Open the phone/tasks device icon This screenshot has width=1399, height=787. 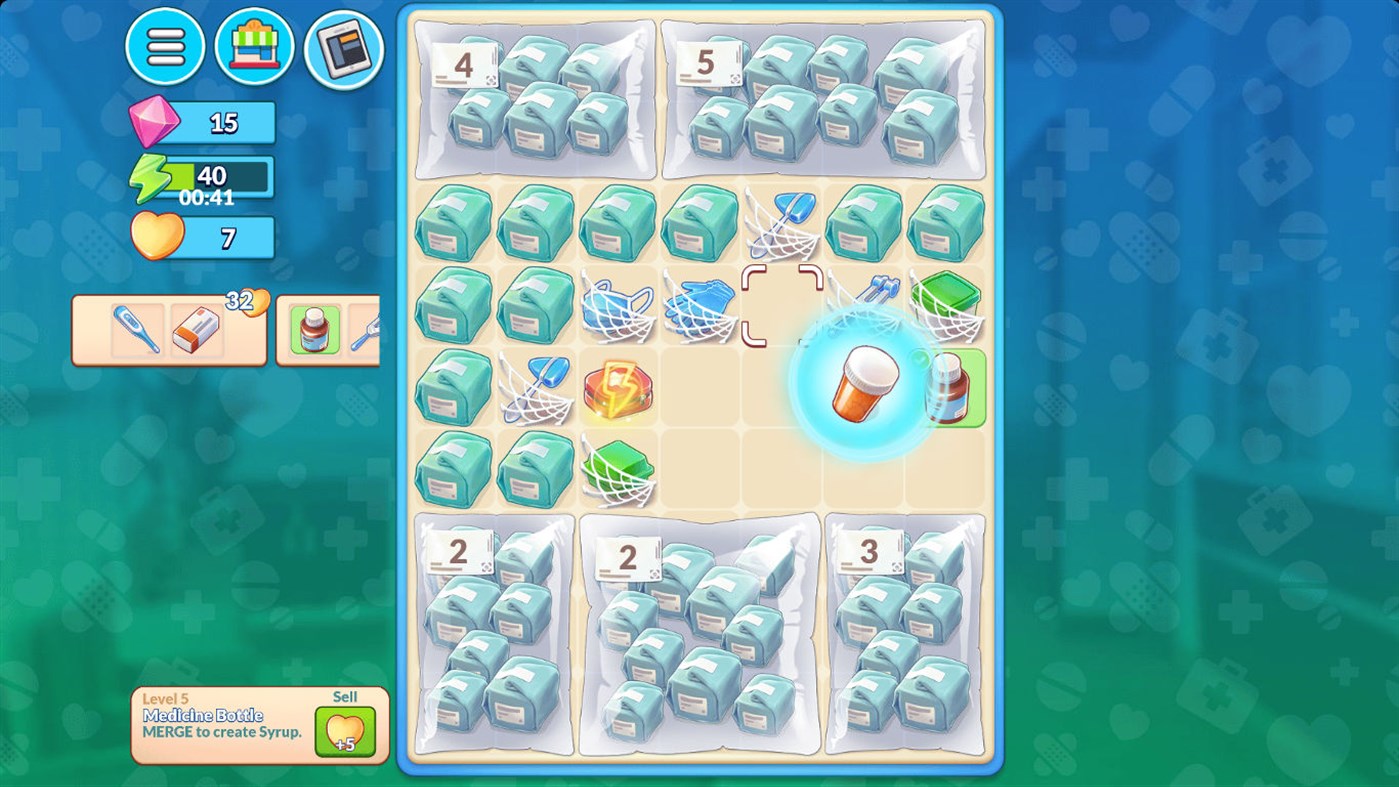[341, 46]
